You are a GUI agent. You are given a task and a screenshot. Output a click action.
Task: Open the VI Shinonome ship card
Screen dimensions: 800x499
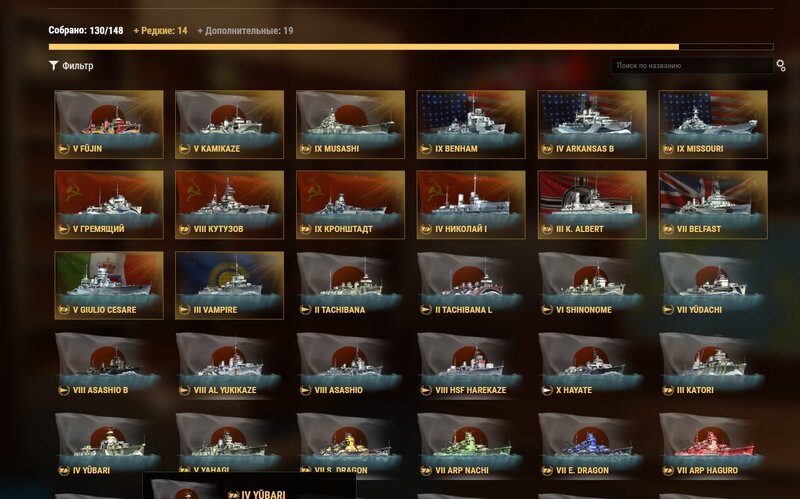click(592, 285)
